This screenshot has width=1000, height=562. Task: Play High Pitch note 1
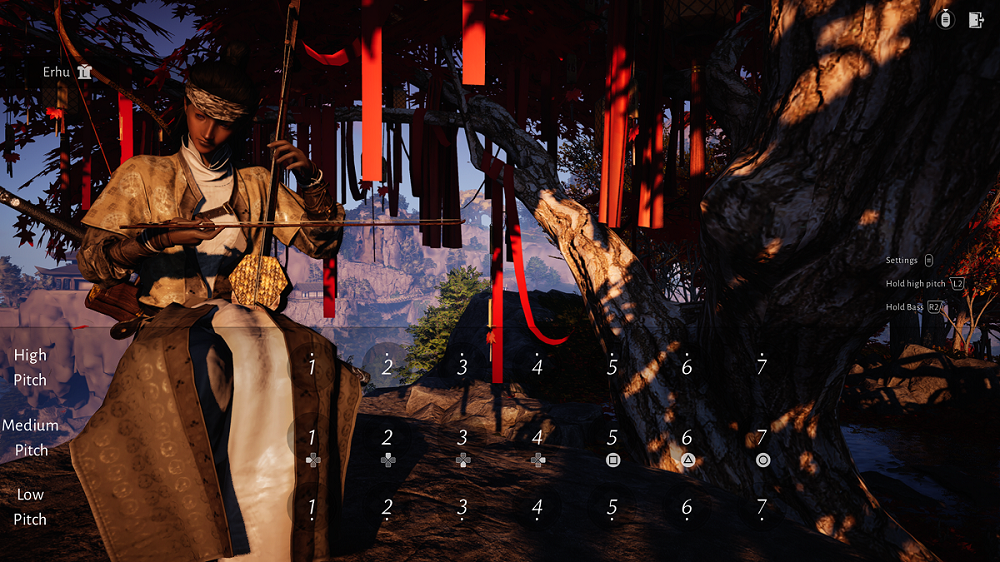312,367
